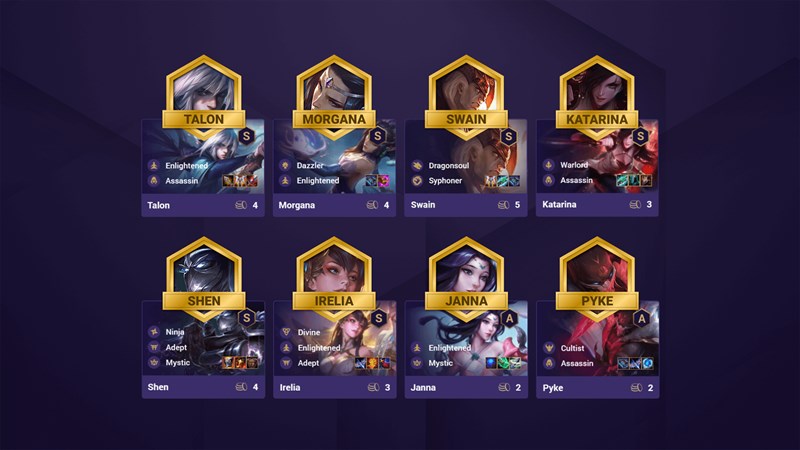This screenshot has height=450, width=800.
Task: Click Swain's Dragonsoul trait
Action: pyautogui.click(x=448, y=165)
